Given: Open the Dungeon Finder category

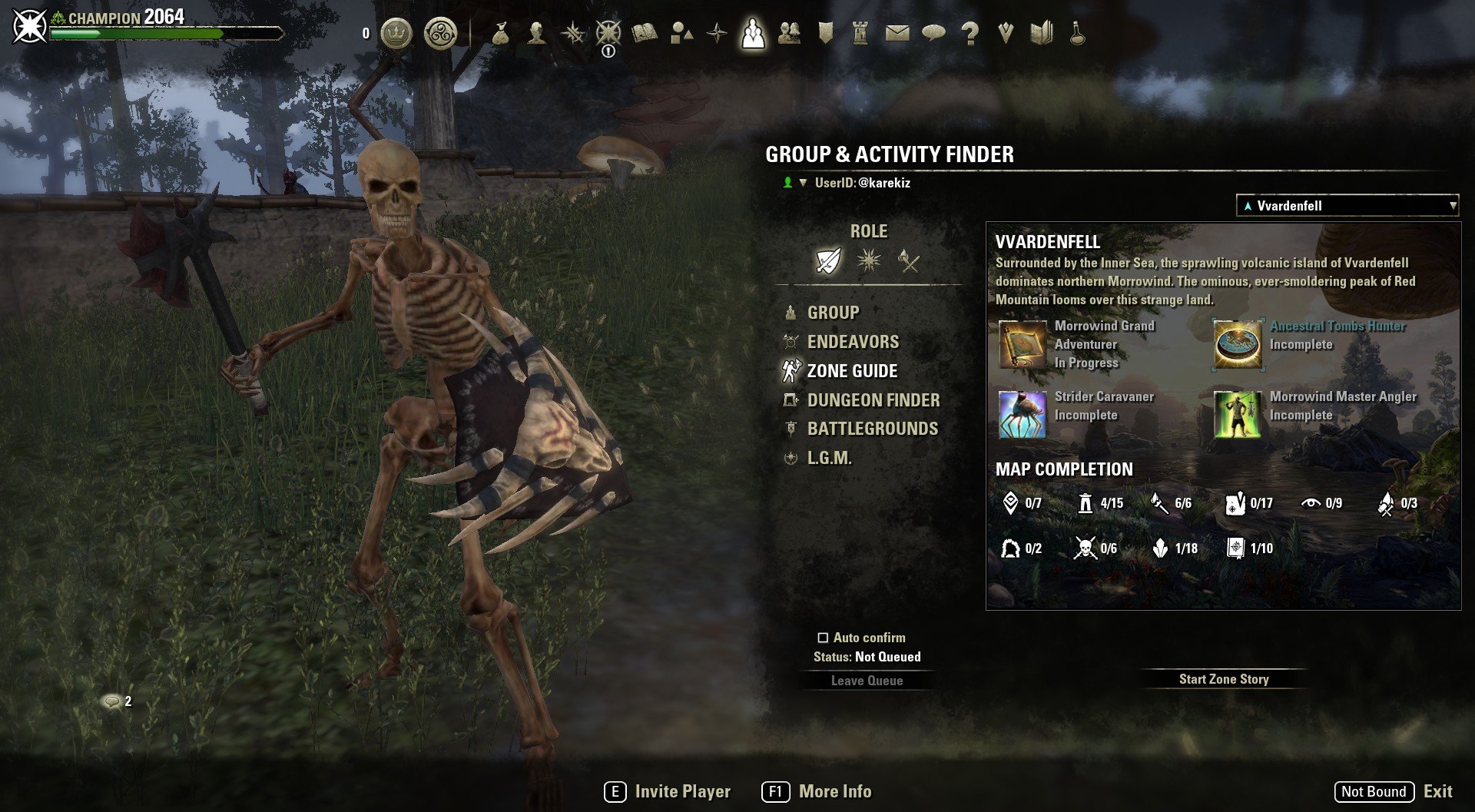Looking at the screenshot, I should tap(873, 400).
